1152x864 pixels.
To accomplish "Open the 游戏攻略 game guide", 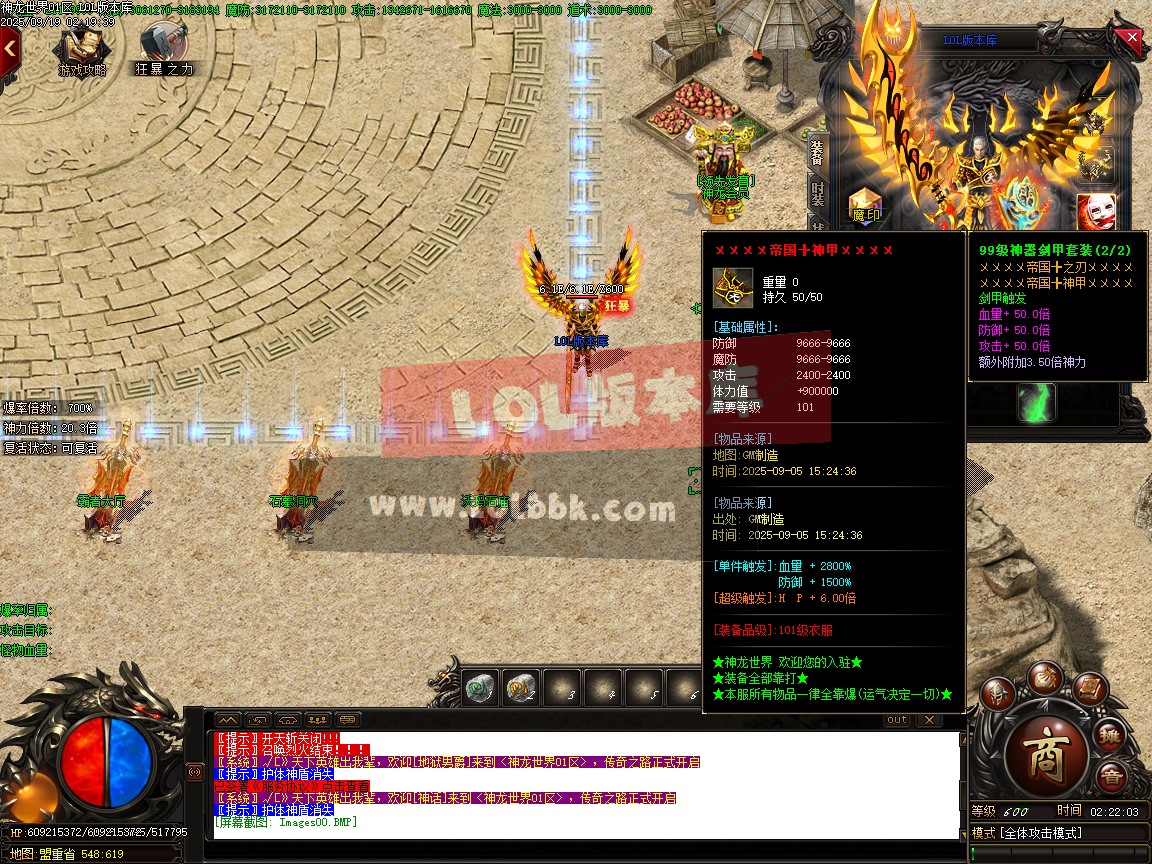I will coord(82,50).
